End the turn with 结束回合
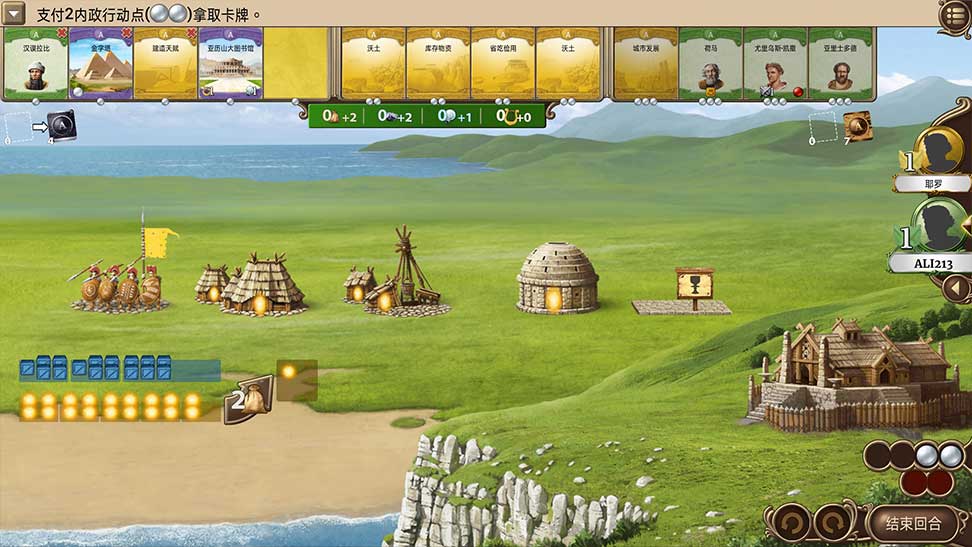The width and height of the screenshot is (972, 547). coord(914,522)
